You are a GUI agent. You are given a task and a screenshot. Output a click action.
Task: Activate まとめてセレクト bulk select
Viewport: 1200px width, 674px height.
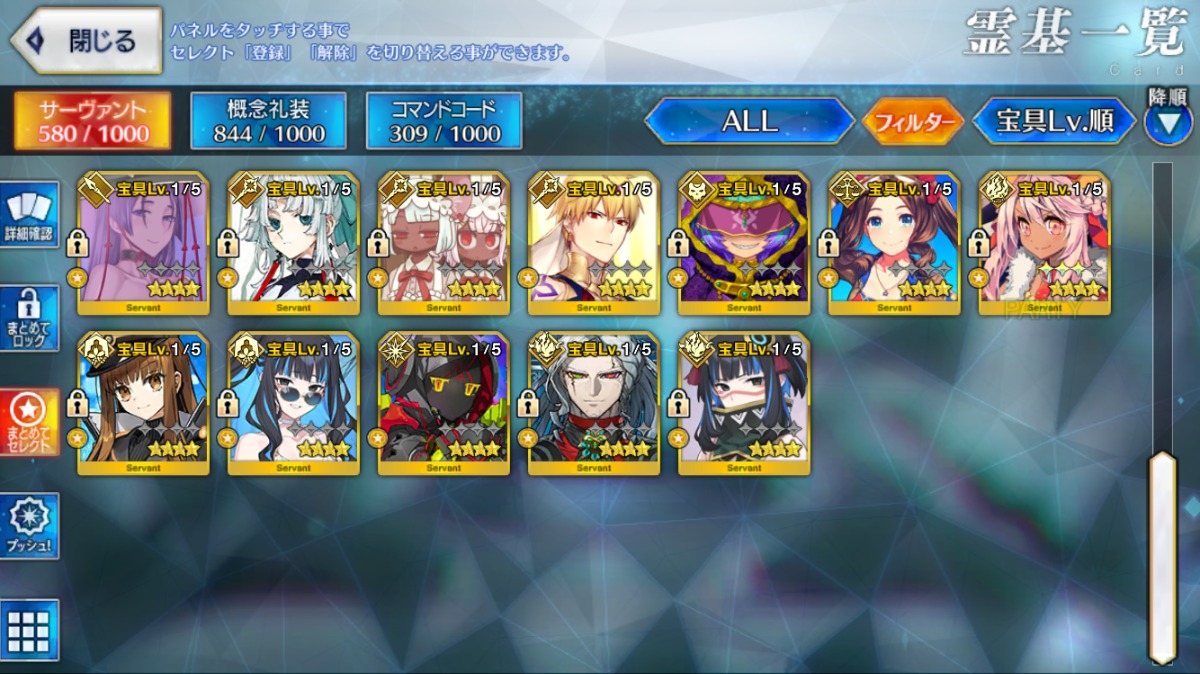point(29,423)
